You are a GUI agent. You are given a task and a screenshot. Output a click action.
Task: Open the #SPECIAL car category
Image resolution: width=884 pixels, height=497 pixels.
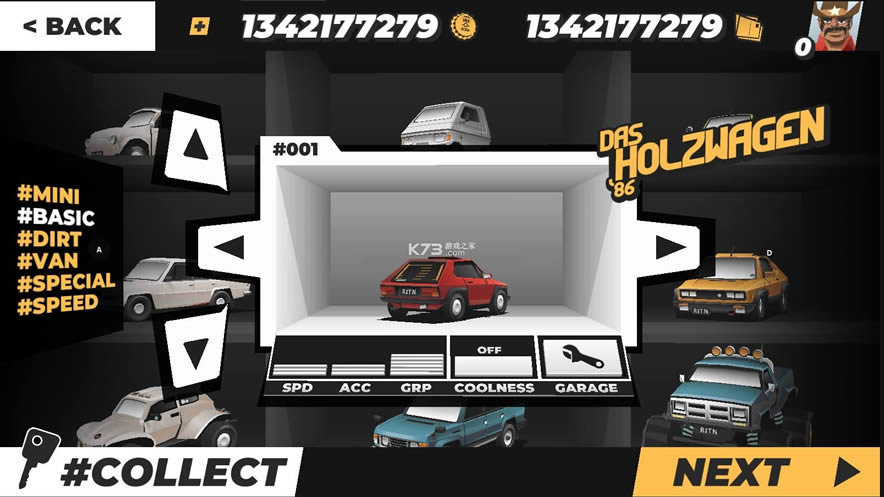click(66, 281)
